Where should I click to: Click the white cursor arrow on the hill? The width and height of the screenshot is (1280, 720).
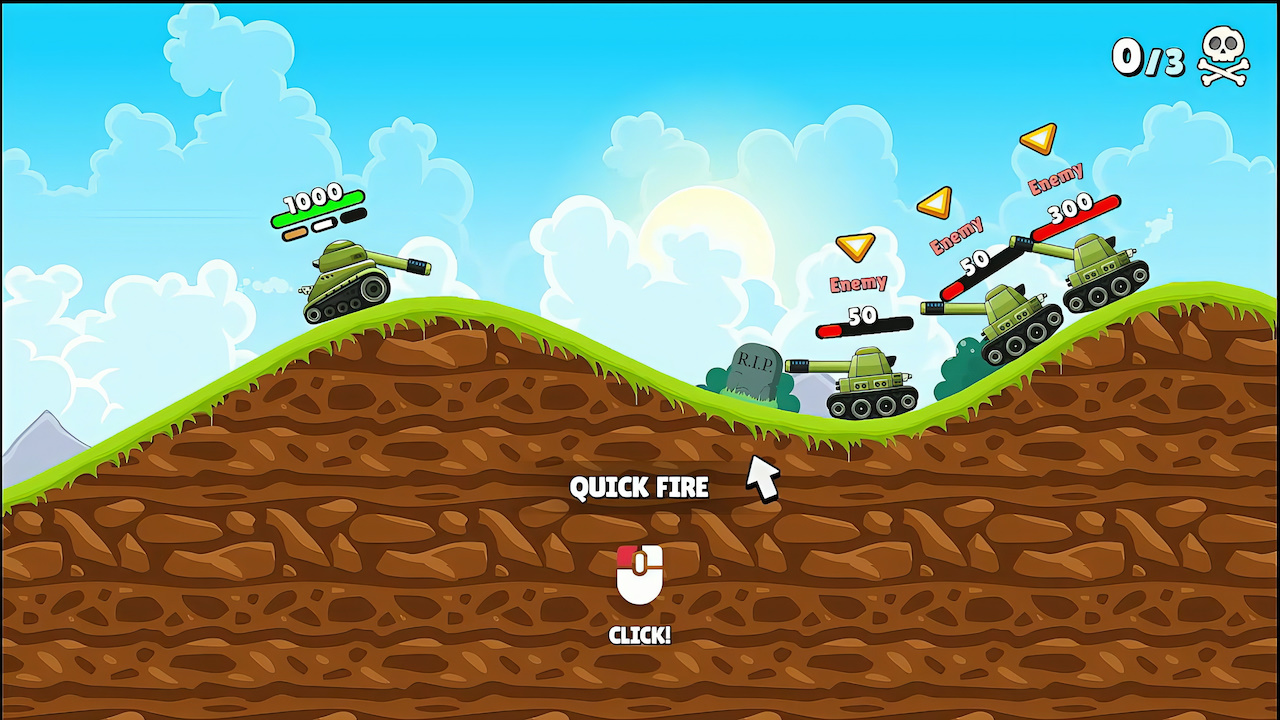coord(762,478)
